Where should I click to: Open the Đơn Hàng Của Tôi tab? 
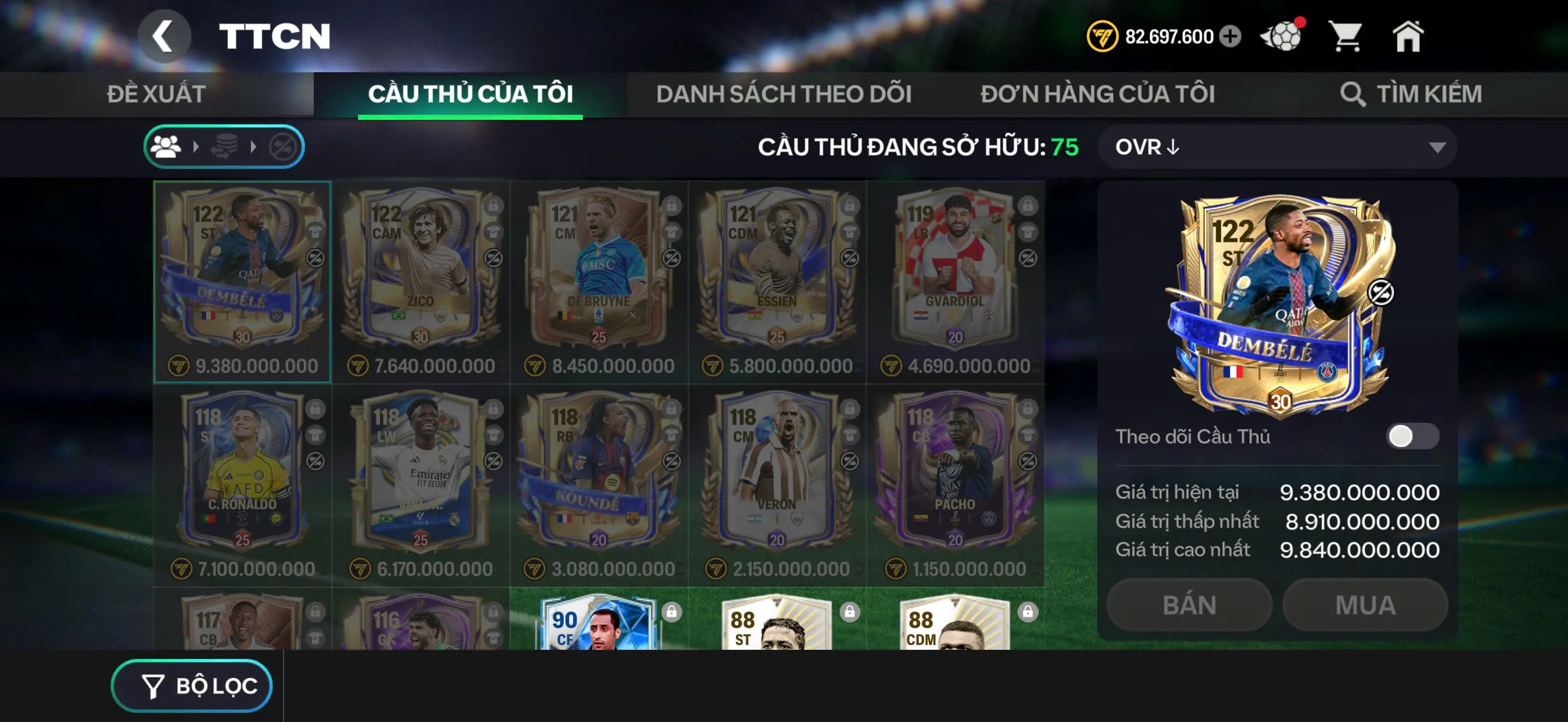pyautogui.click(x=1099, y=94)
